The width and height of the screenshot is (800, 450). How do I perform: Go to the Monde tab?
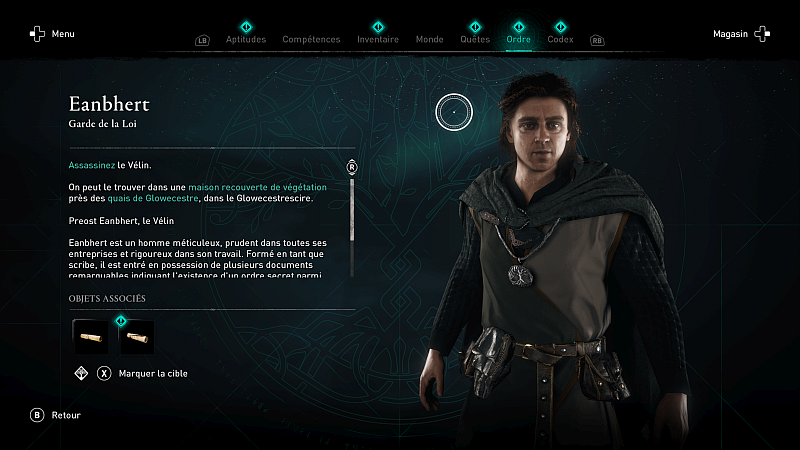[429, 39]
